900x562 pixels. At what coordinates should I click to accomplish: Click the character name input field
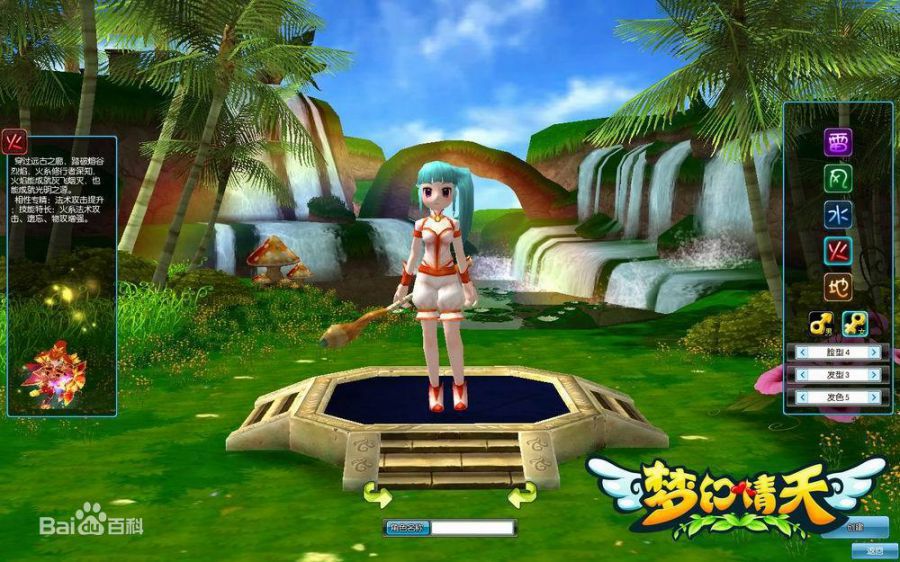[473, 527]
